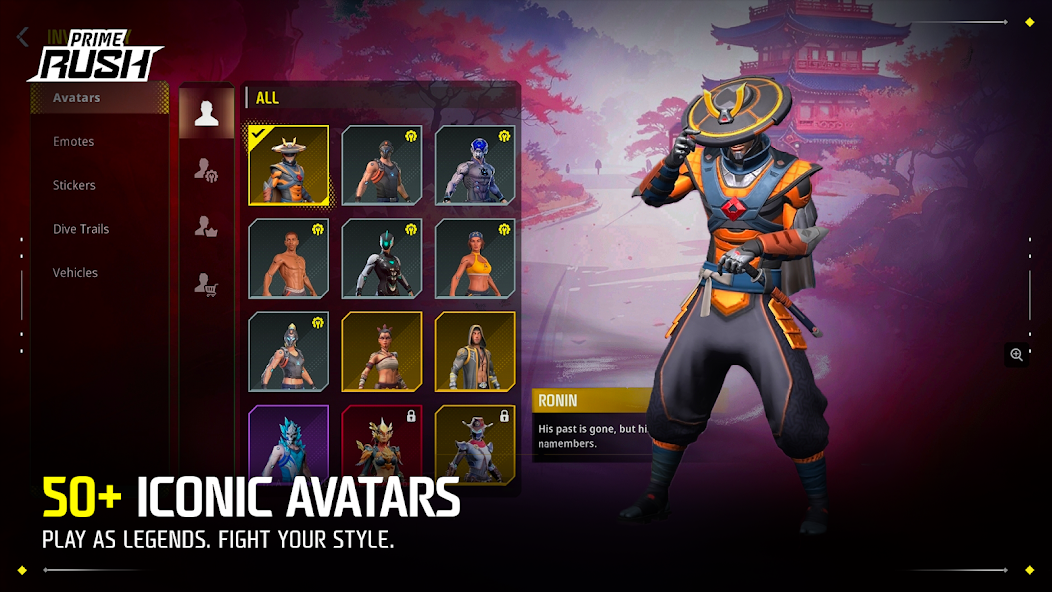Select the locked cowboy hat avatar
Screen dimensions: 1052x592
point(475,444)
